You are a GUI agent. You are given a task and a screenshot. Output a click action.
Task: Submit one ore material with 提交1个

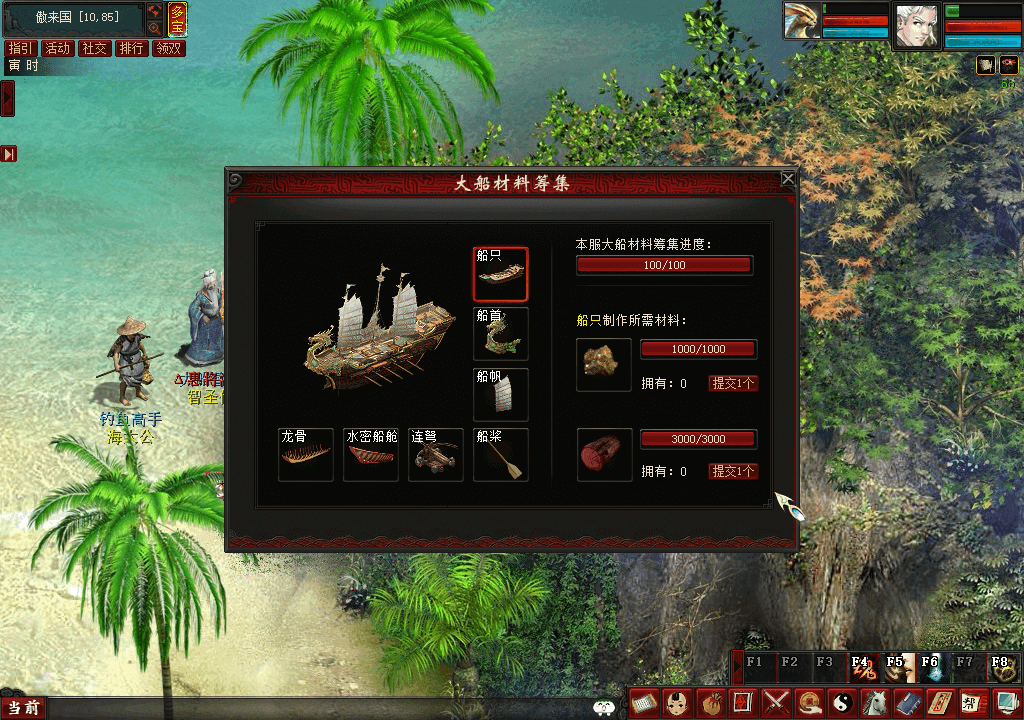coord(733,383)
